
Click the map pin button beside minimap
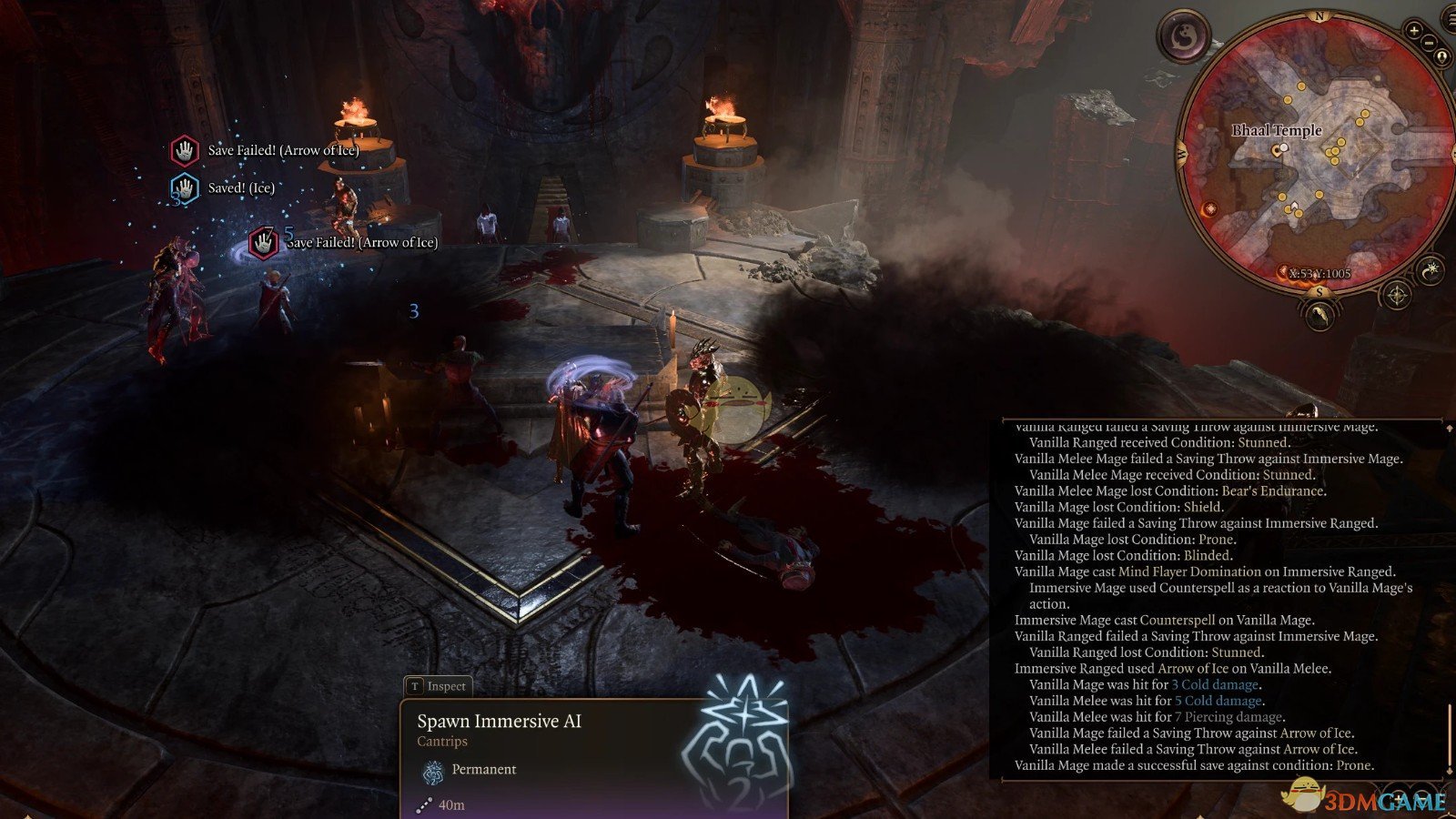1441,56
